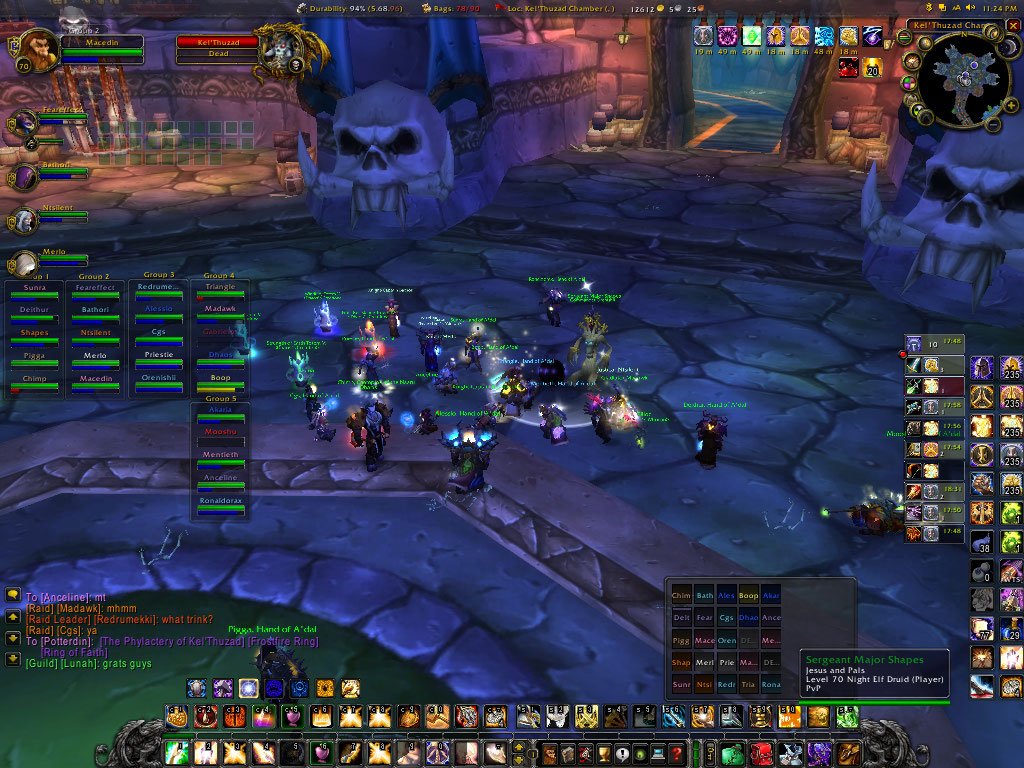
Task: Click the Chim cell in the raid grid
Action: click(681, 596)
